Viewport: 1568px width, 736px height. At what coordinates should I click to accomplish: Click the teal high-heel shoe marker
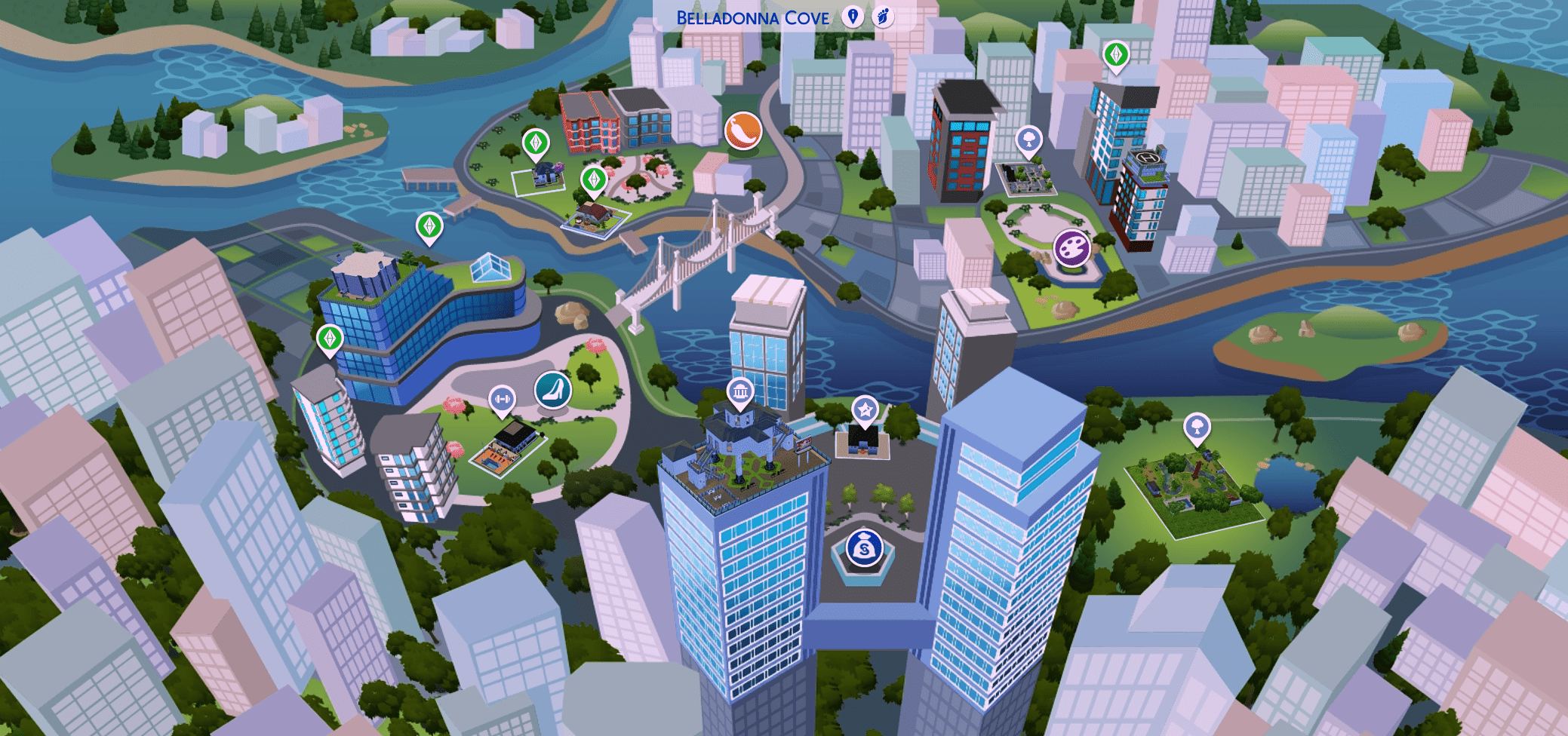(553, 390)
